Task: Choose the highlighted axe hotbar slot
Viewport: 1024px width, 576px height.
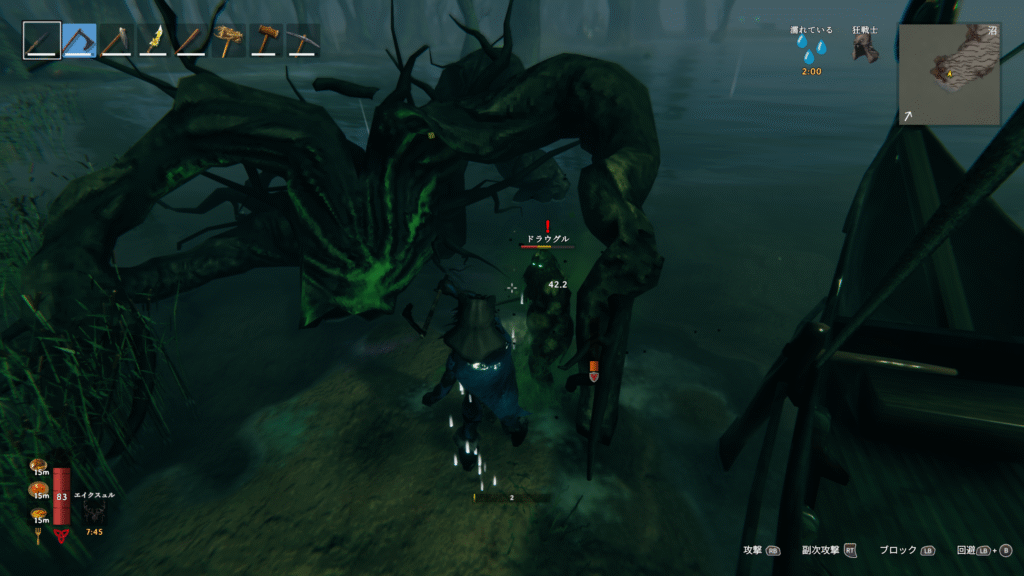Action: tap(79, 40)
